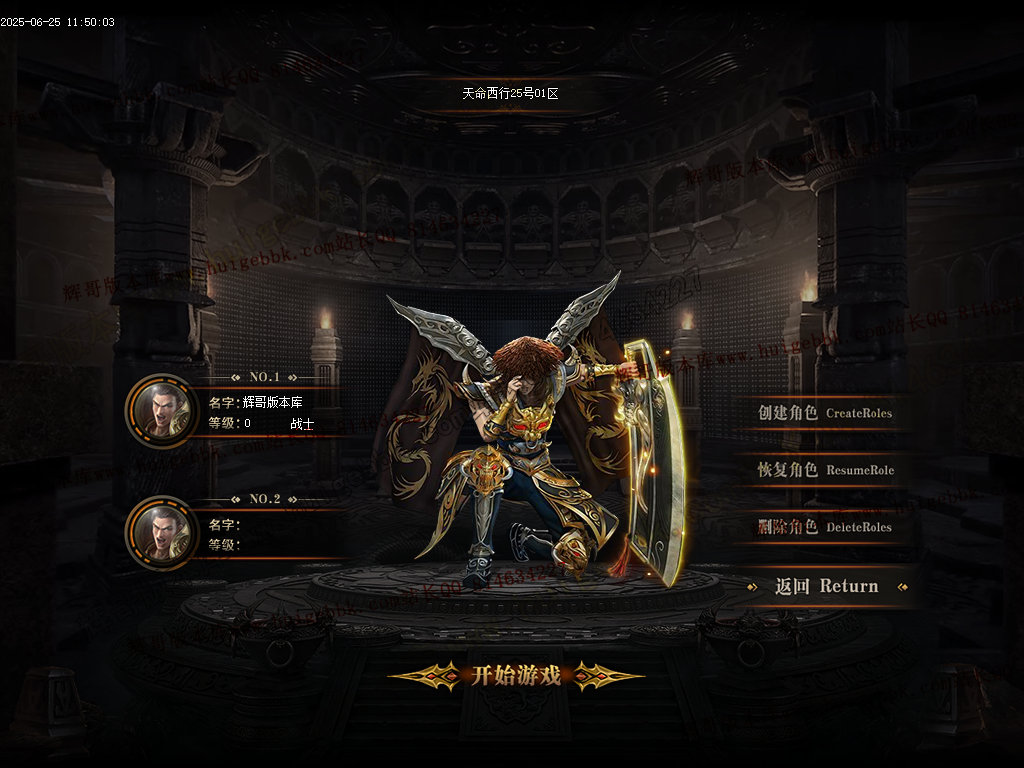Click the 返回 Return button
The image size is (1024, 768).
(826, 587)
